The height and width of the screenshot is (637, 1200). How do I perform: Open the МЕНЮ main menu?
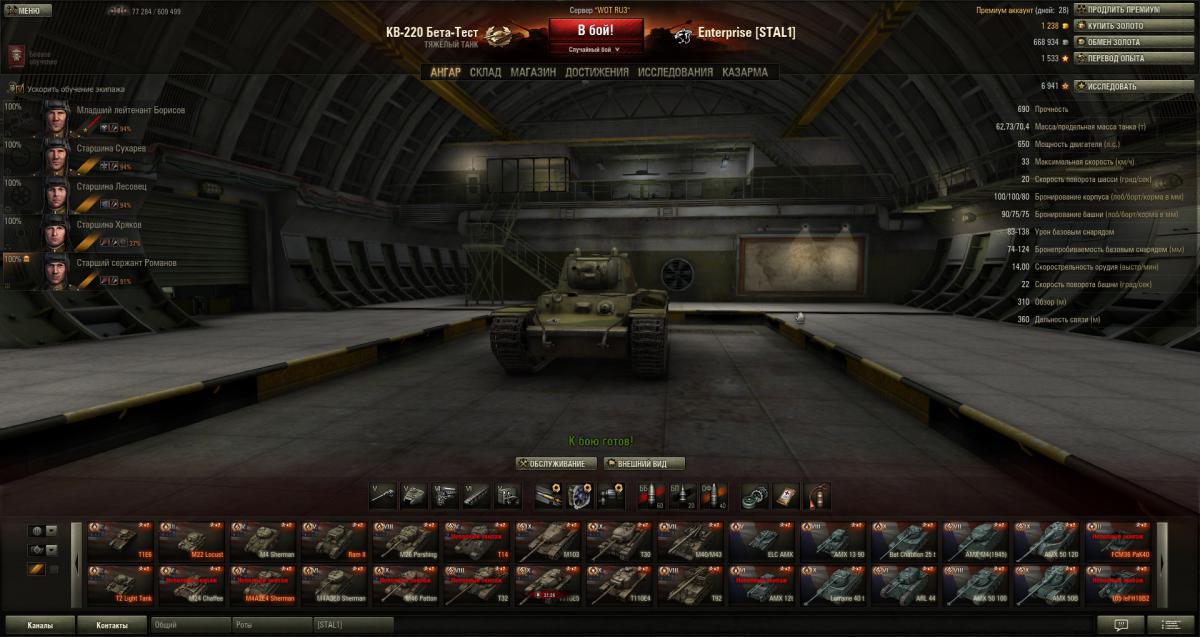tap(24, 11)
